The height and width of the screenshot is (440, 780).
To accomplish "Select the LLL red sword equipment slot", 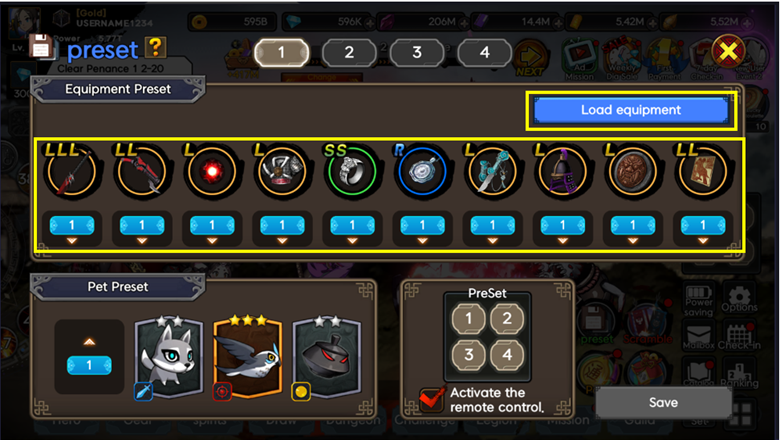I will 71,175.
